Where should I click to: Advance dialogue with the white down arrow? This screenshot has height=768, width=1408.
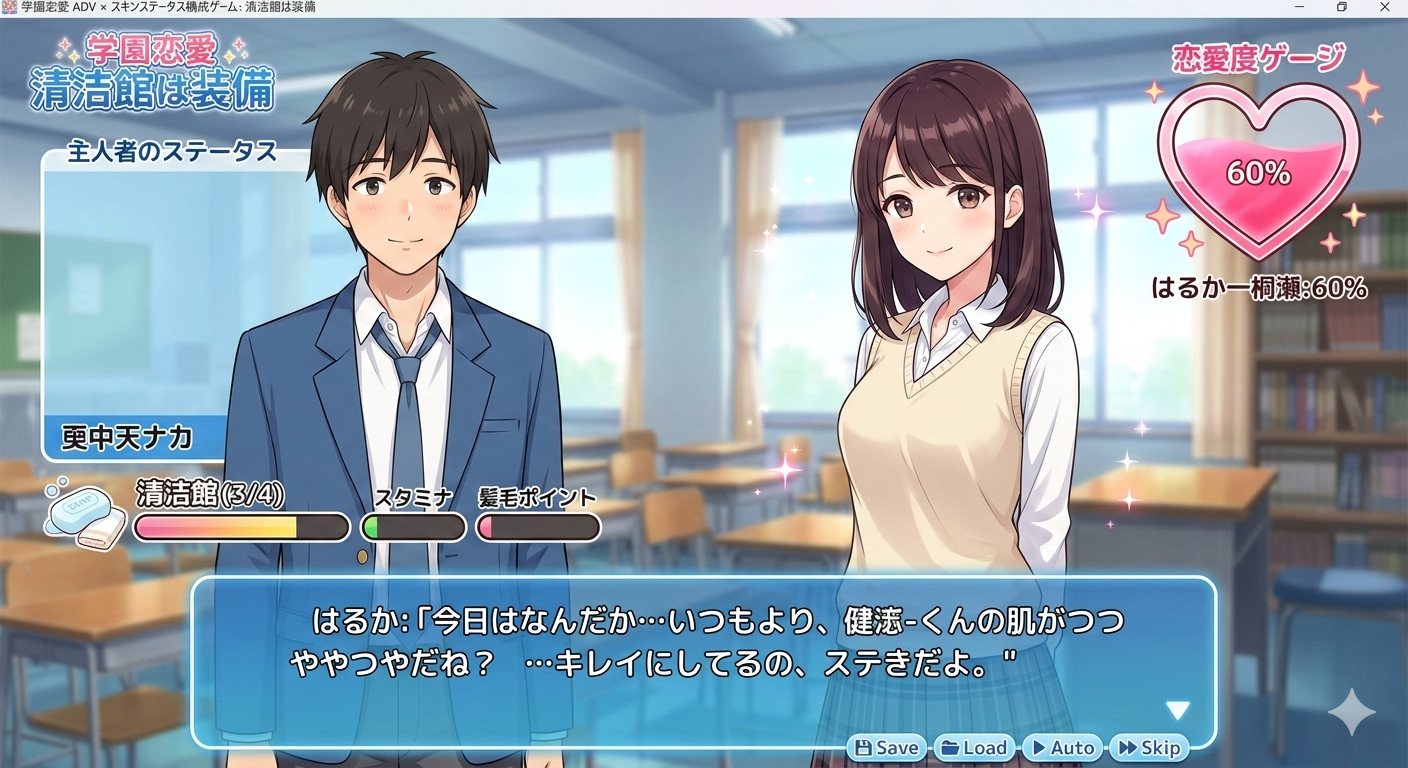tap(1178, 710)
